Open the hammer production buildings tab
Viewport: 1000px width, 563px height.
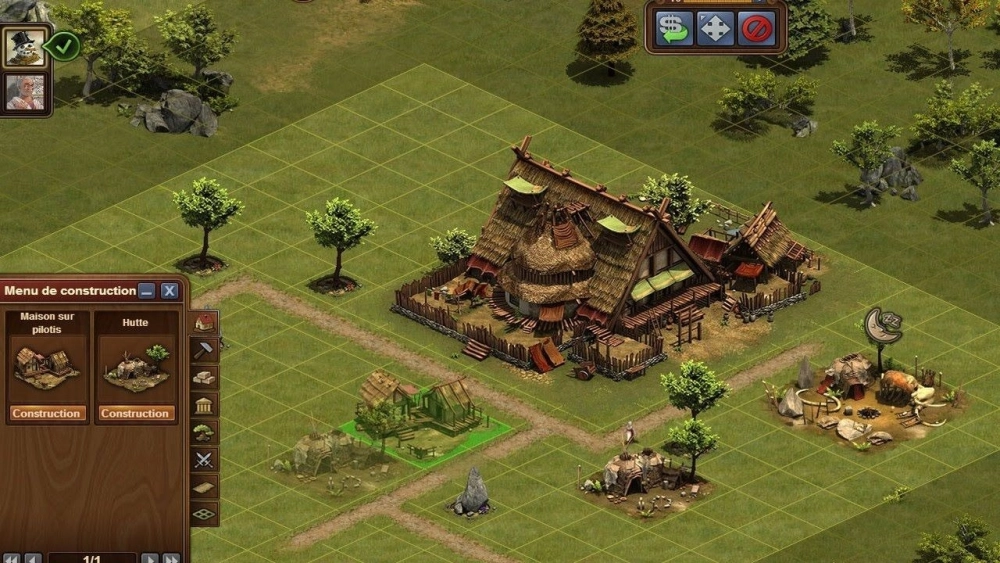[x=204, y=349]
